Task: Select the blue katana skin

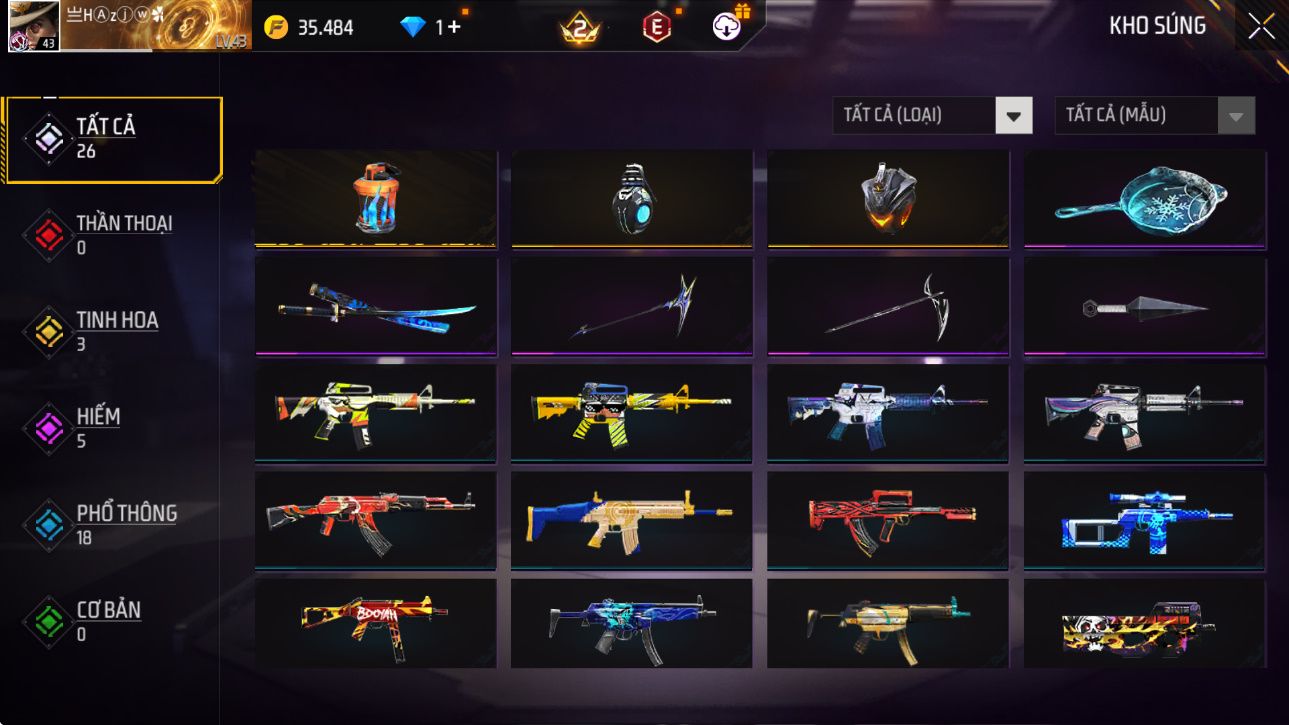Action: pos(376,305)
